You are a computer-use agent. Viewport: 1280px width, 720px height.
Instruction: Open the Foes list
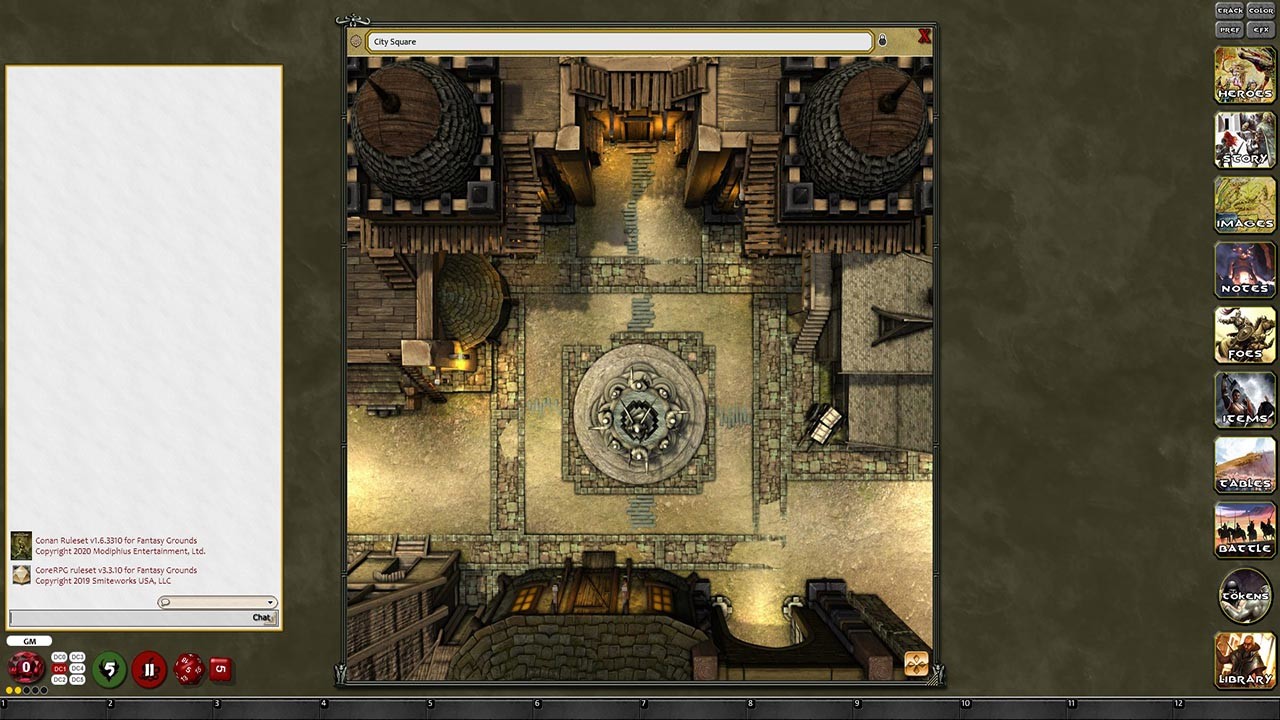[1244, 335]
